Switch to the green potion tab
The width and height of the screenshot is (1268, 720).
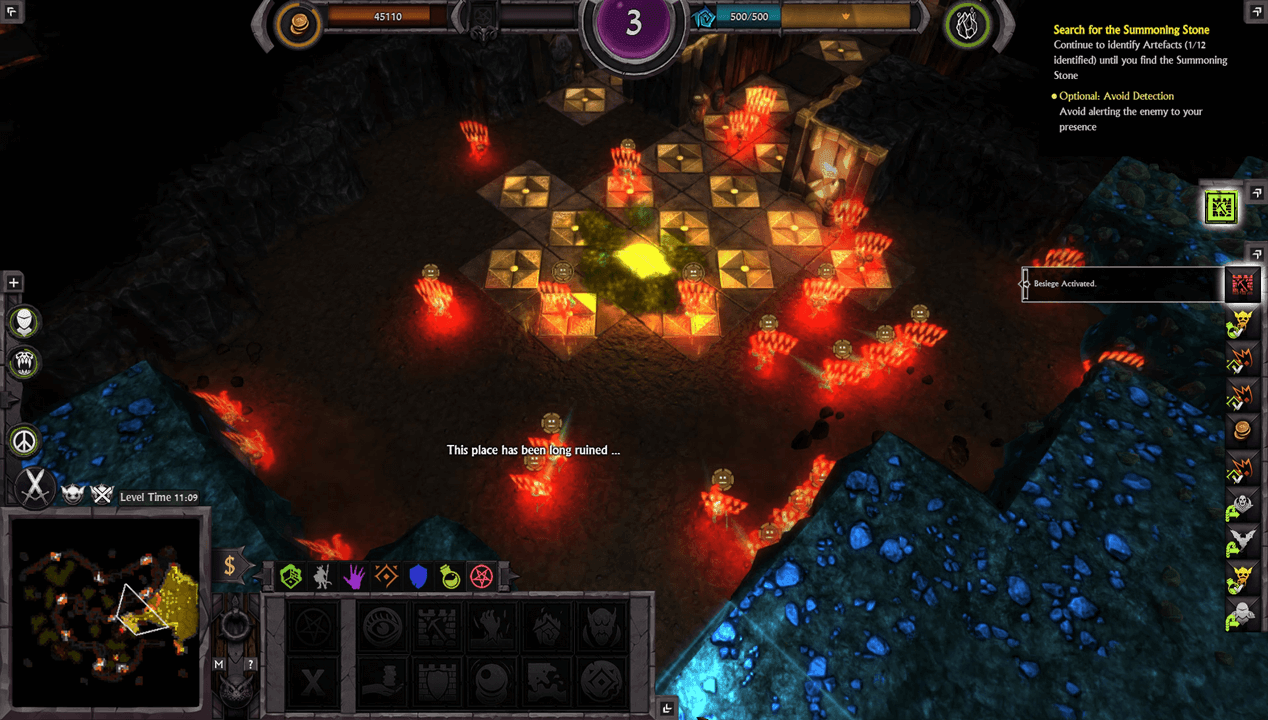point(450,575)
